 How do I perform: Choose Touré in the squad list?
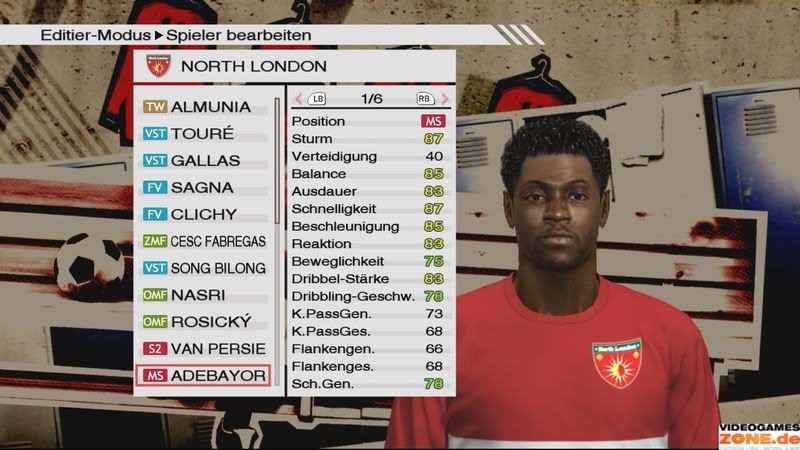[205, 133]
